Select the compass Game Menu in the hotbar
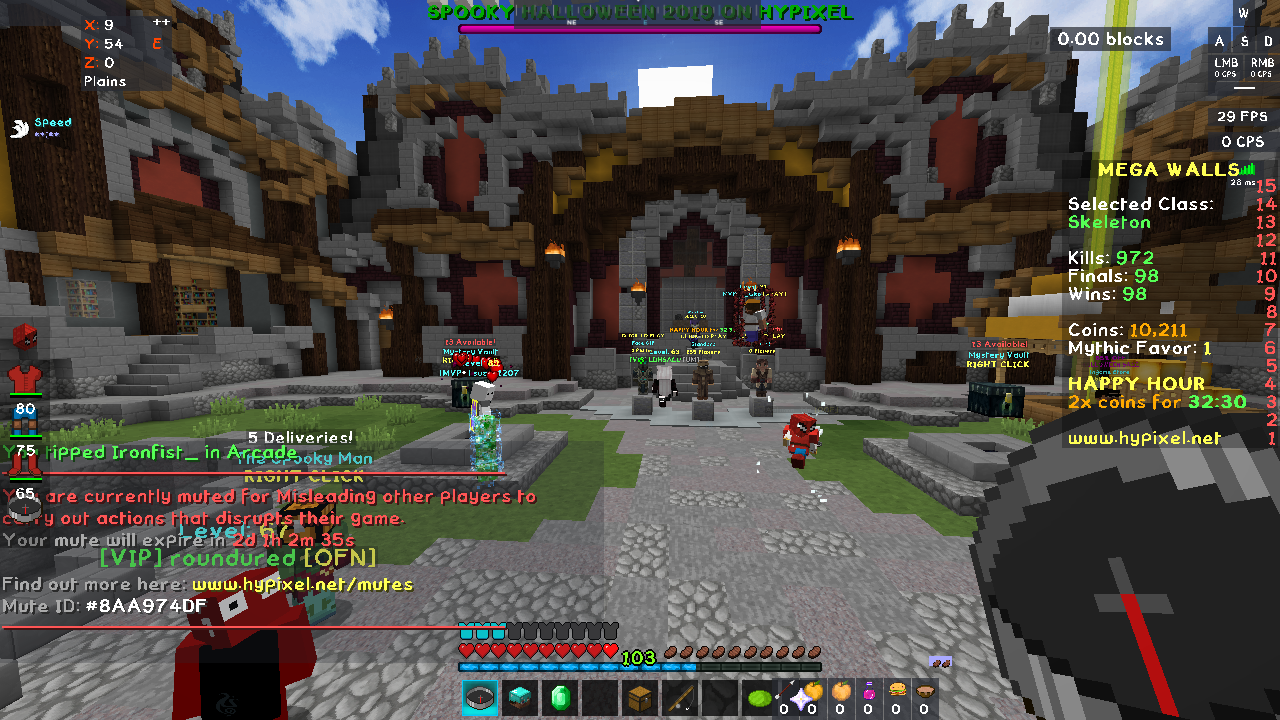Screen dimensions: 1280x720 point(480,697)
